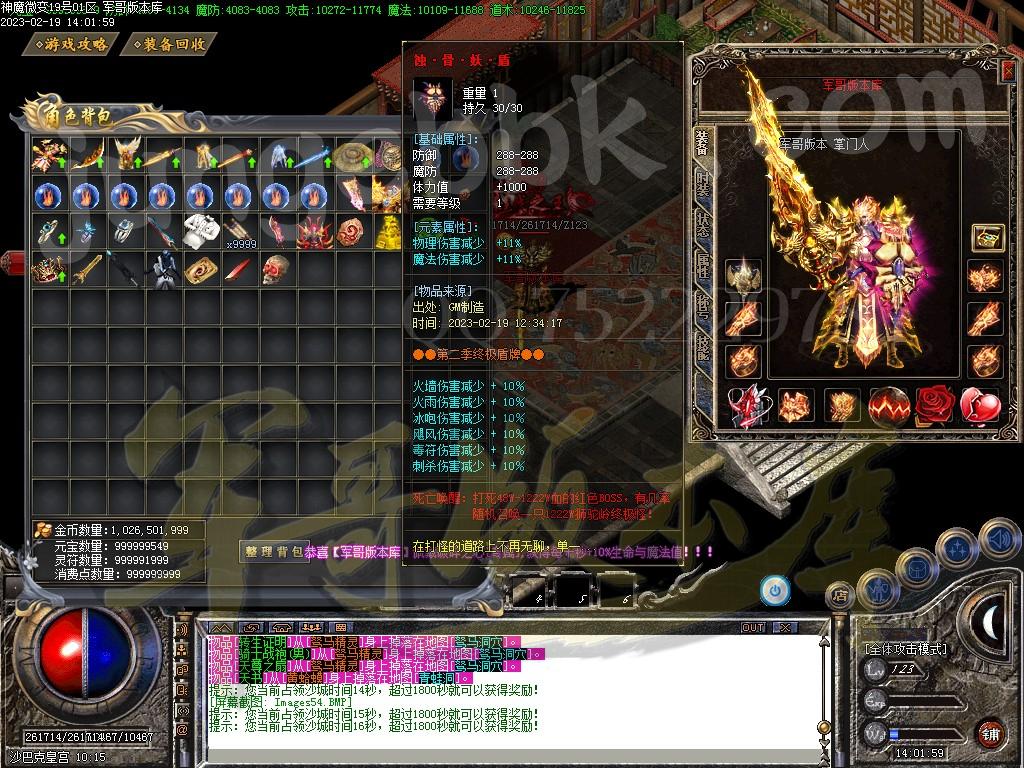Click the OUT button above chat

click(x=752, y=628)
